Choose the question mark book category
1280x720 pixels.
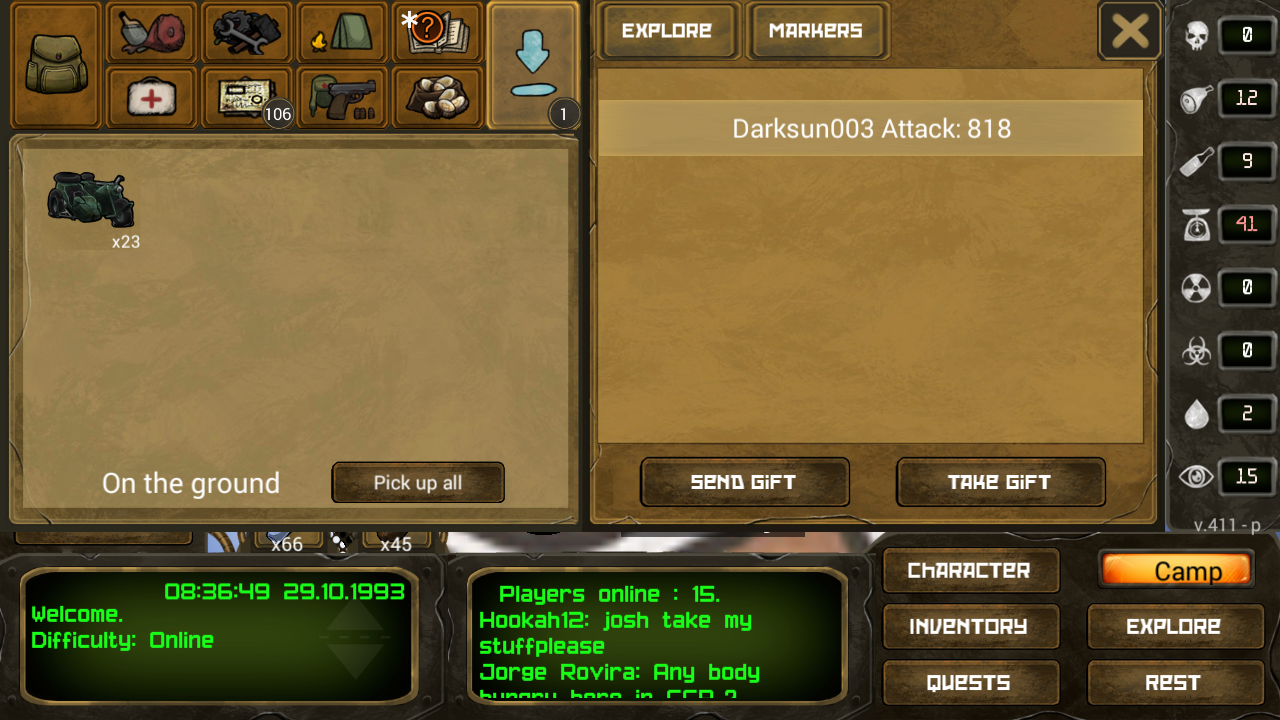tap(436, 33)
